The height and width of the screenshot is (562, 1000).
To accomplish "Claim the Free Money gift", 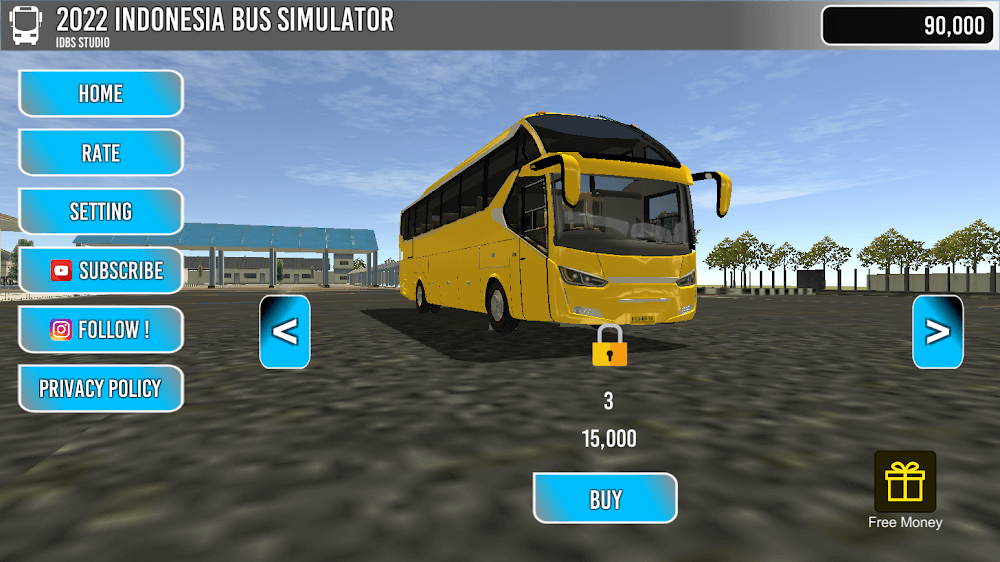I will (x=905, y=482).
